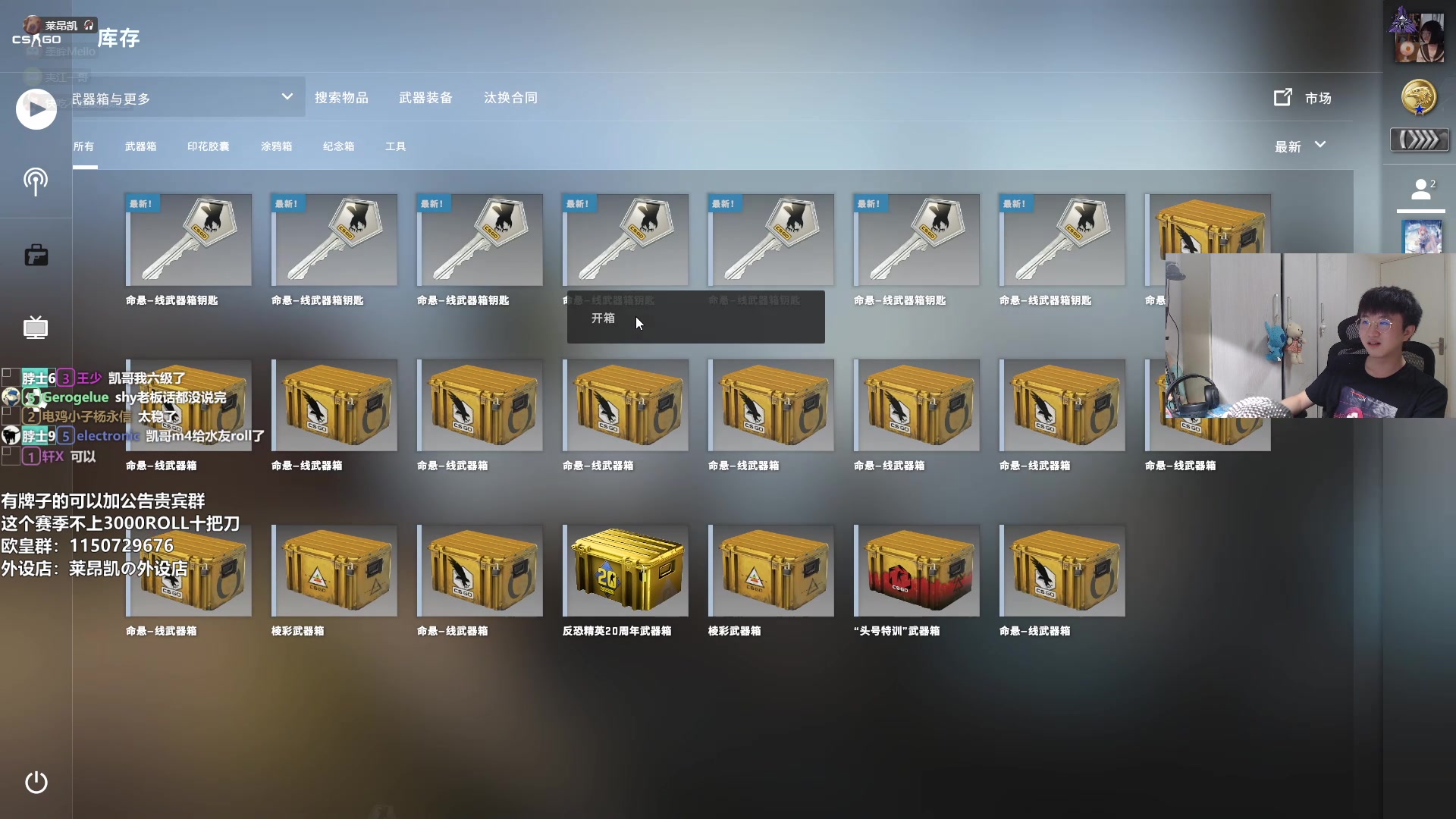This screenshot has width=1456, height=819.
Task: Open the 市场 (Market) via its external-link icon
Action: (1283, 97)
